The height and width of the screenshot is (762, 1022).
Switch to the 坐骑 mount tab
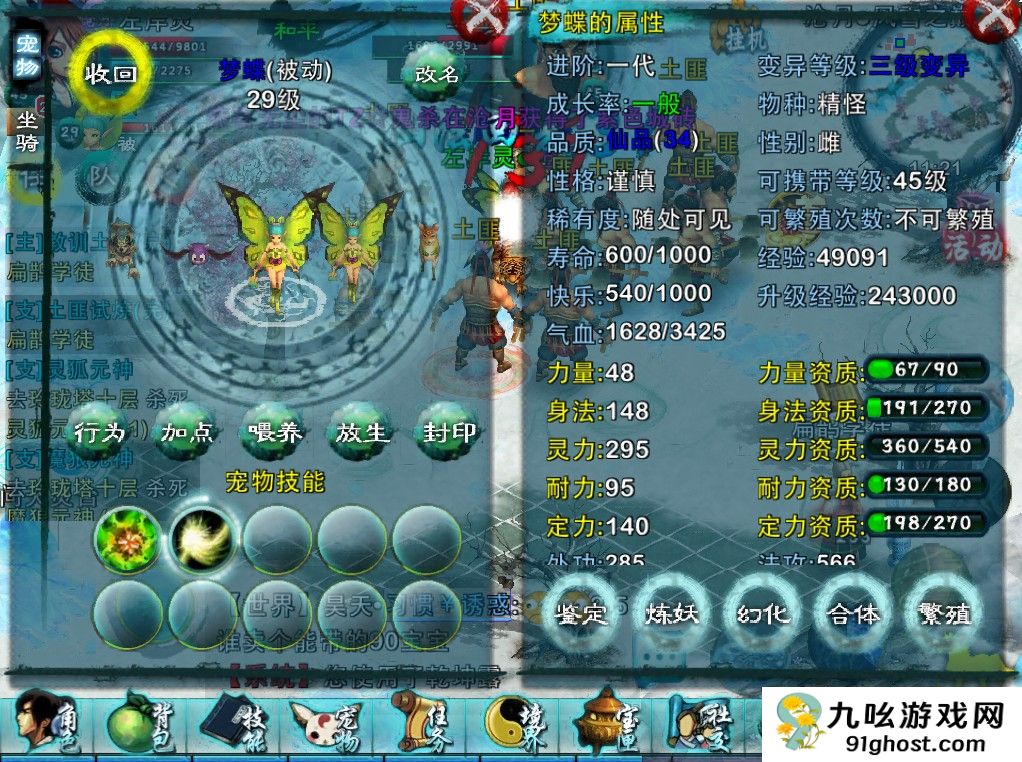click(x=27, y=128)
